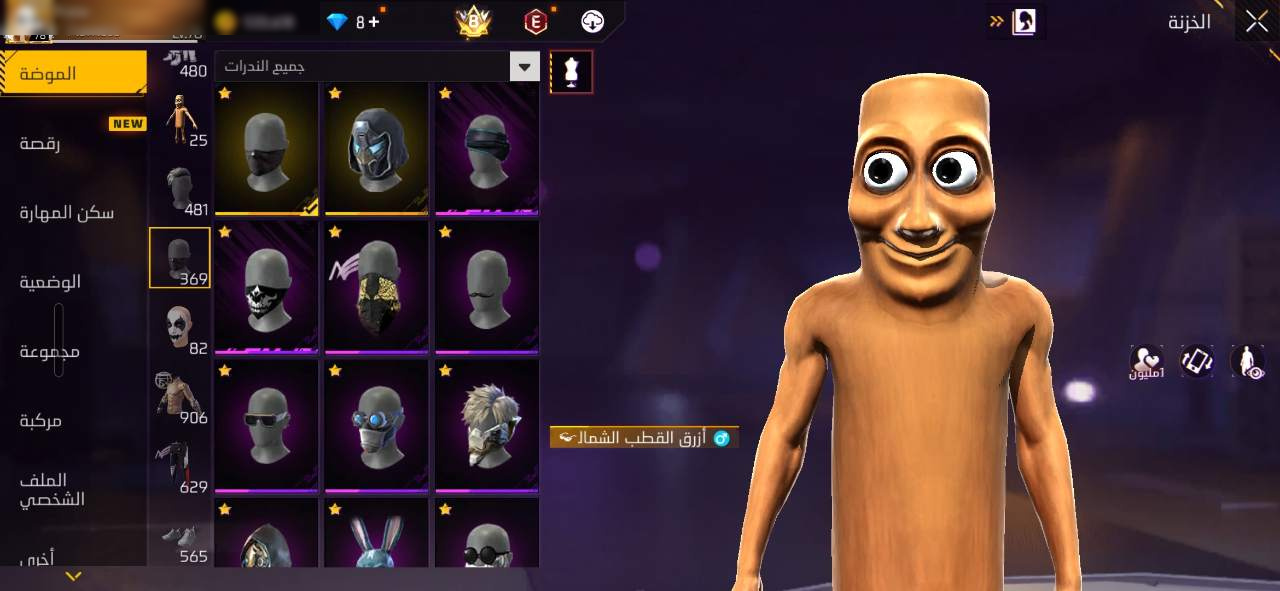Pick the blue goggles face mask item

pos(376,425)
